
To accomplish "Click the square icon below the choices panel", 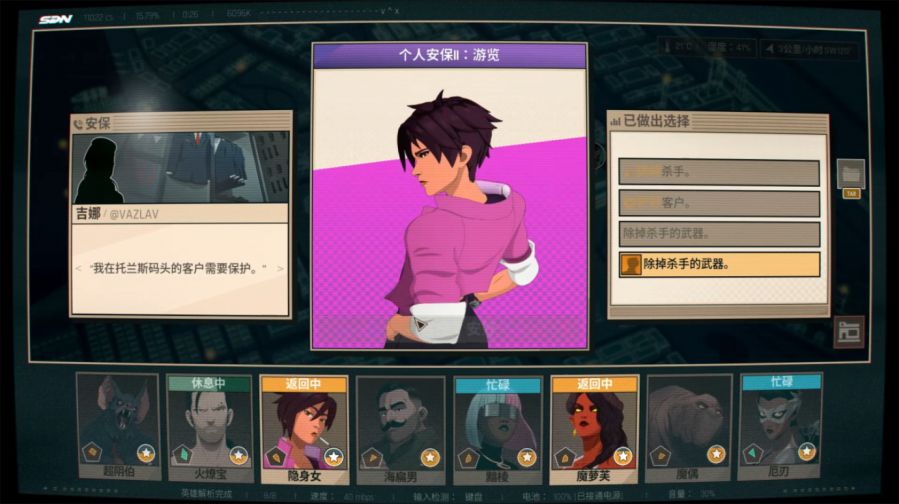I will point(849,332).
